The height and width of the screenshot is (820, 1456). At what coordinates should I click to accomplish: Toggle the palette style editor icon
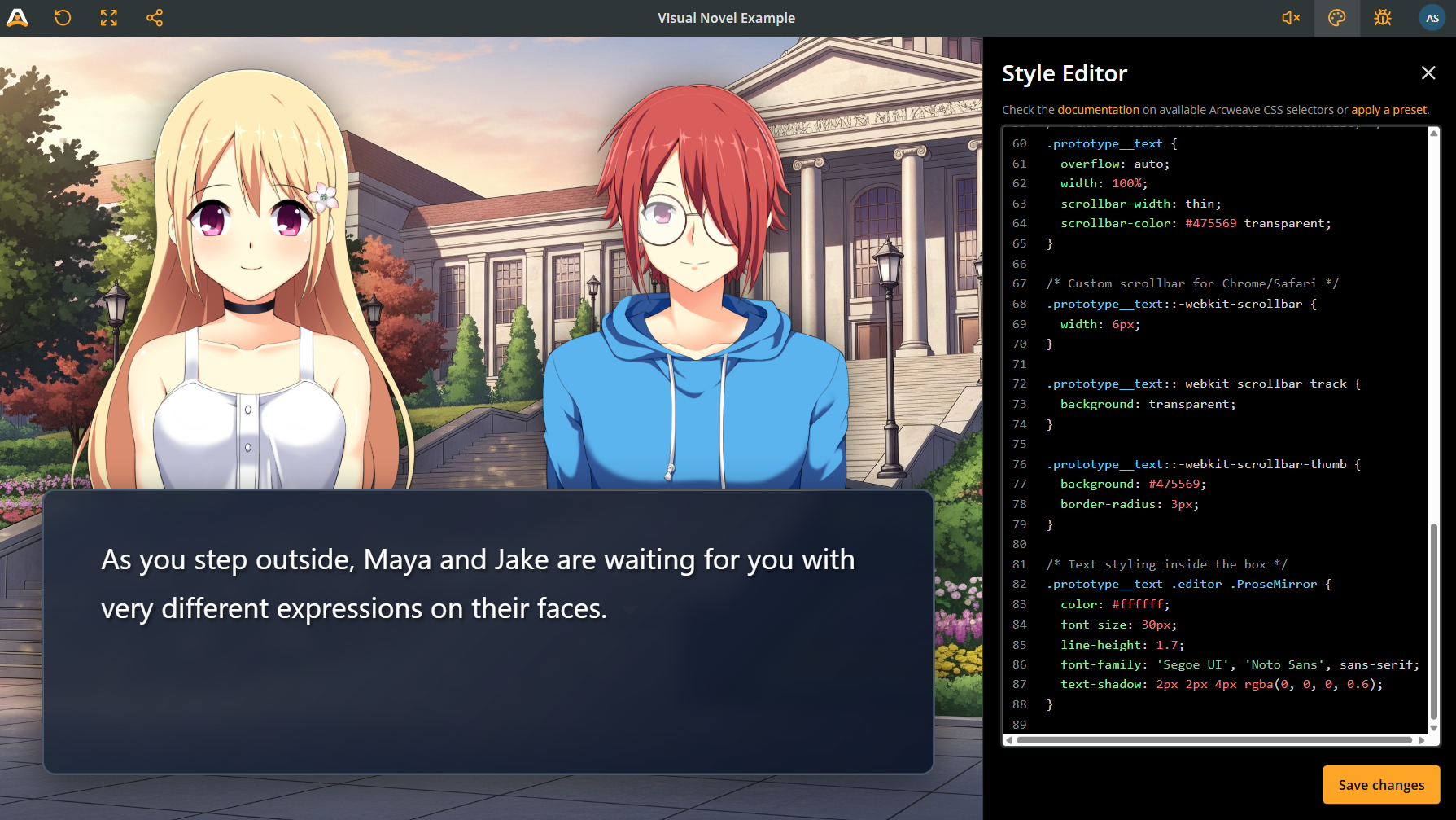click(x=1336, y=18)
